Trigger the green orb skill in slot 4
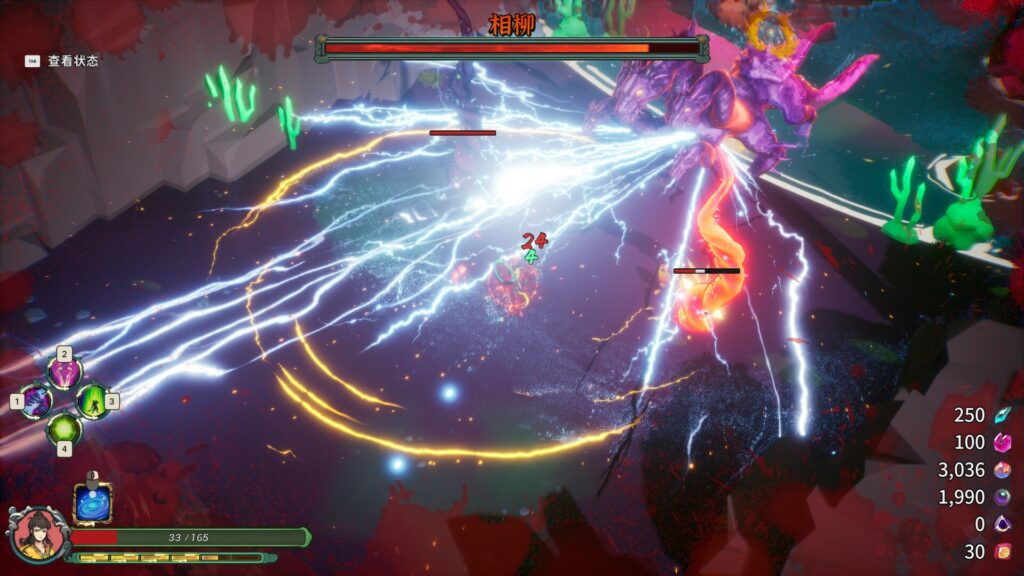Viewport: 1024px width, 576px height. (65, 429)
